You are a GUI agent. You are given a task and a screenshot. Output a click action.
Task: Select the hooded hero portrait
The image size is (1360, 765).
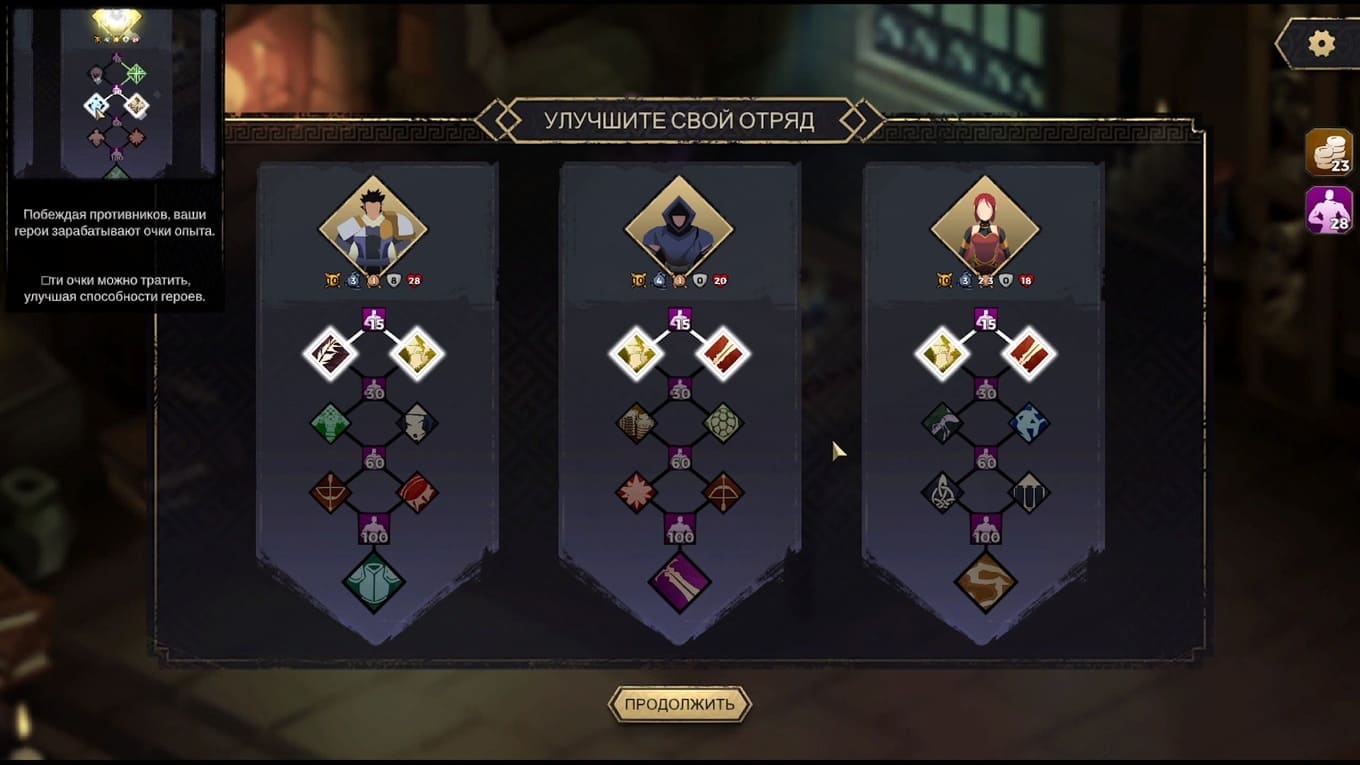pyautogui.click(x=679, y=227)
